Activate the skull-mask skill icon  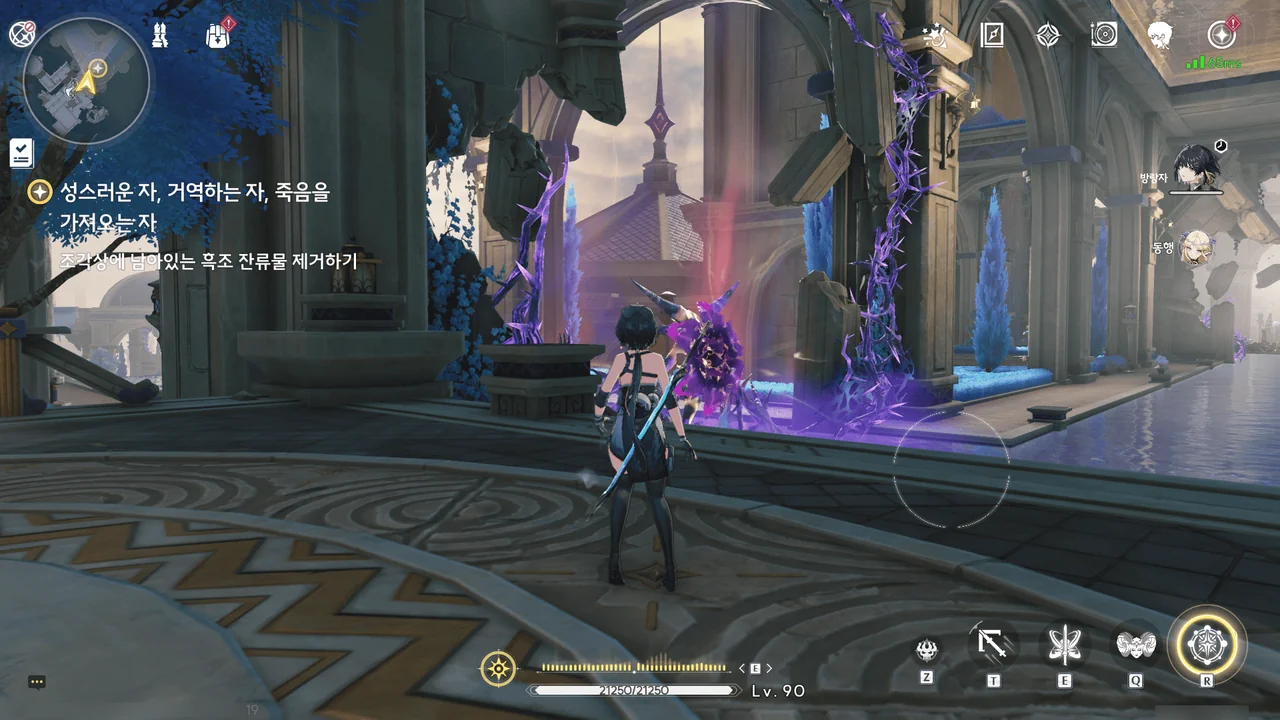(927, 650)
